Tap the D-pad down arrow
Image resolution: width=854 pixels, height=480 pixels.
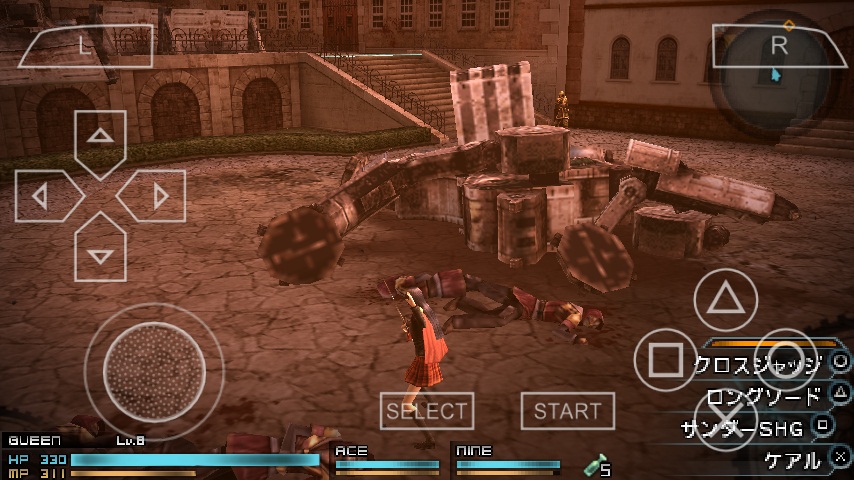click(x=100, y=253)
